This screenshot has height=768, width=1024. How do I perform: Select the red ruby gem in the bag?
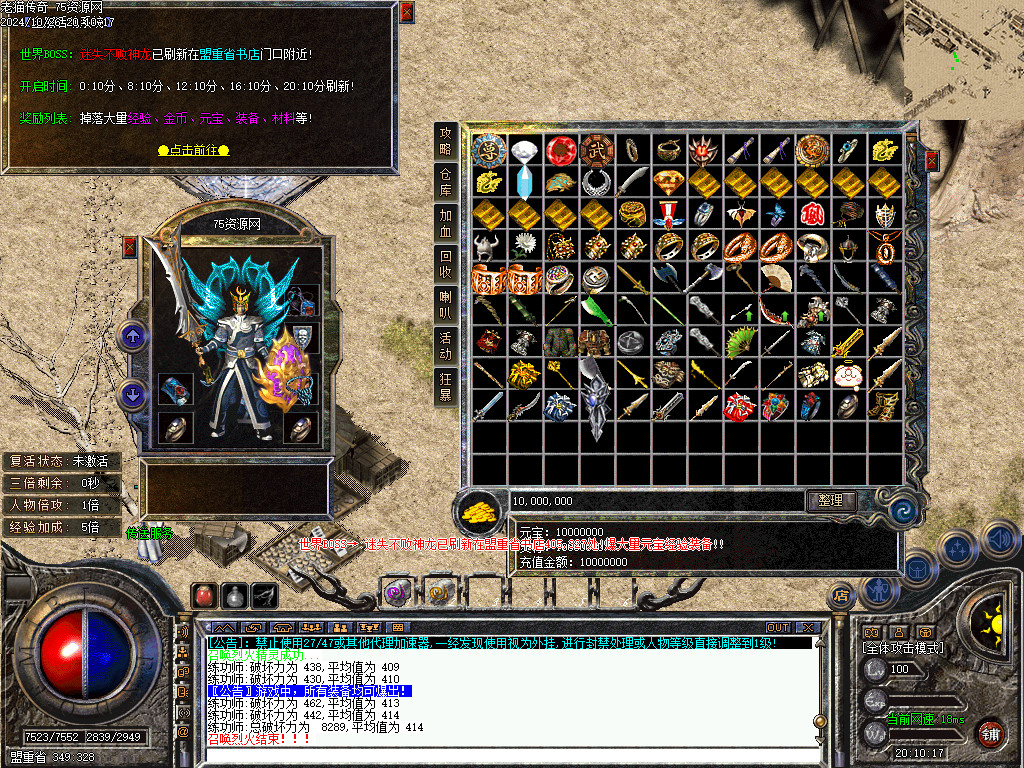(x=561, y=151)
